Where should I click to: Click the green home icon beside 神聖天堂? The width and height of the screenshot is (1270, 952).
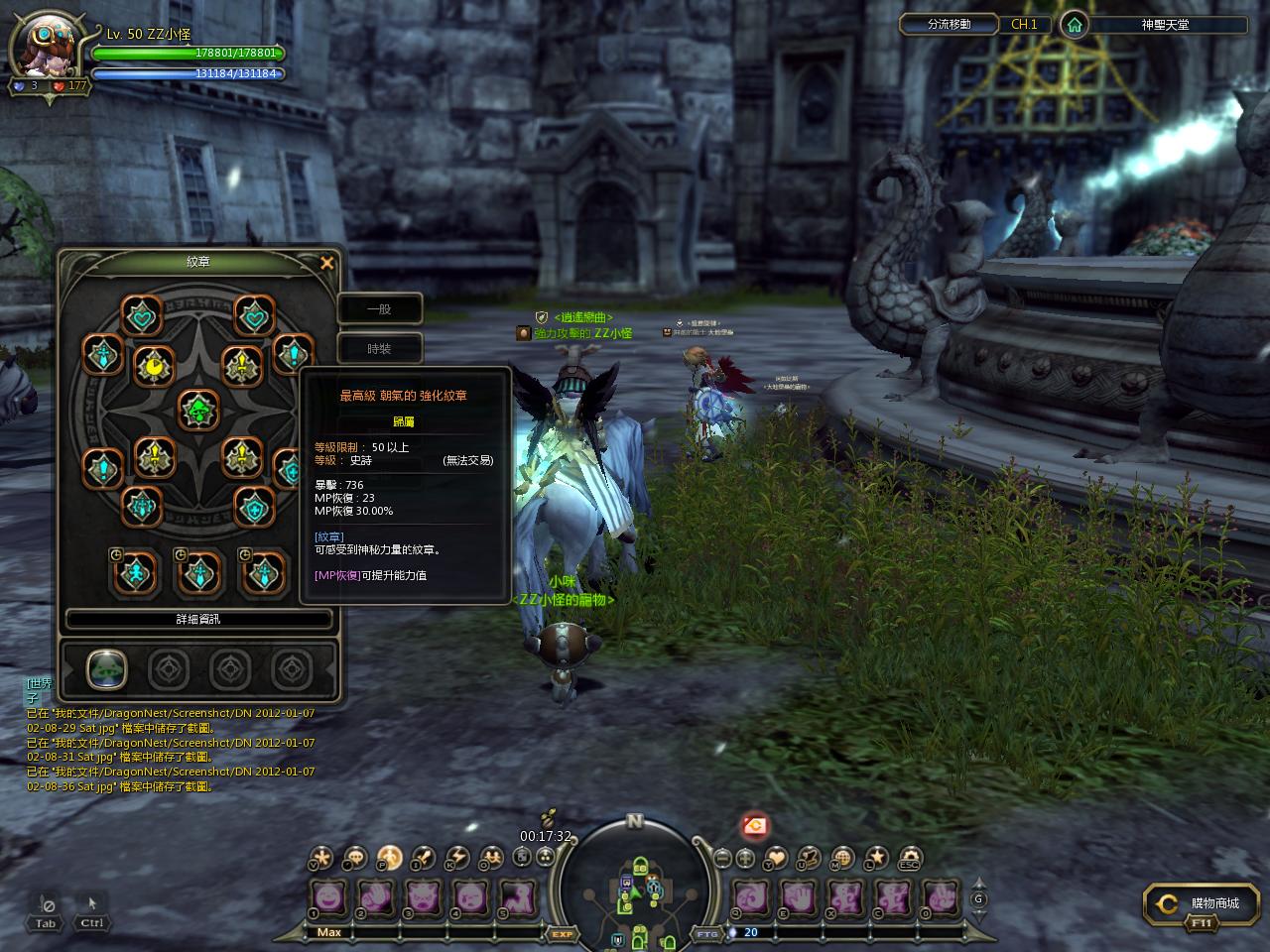point(1073,25)
